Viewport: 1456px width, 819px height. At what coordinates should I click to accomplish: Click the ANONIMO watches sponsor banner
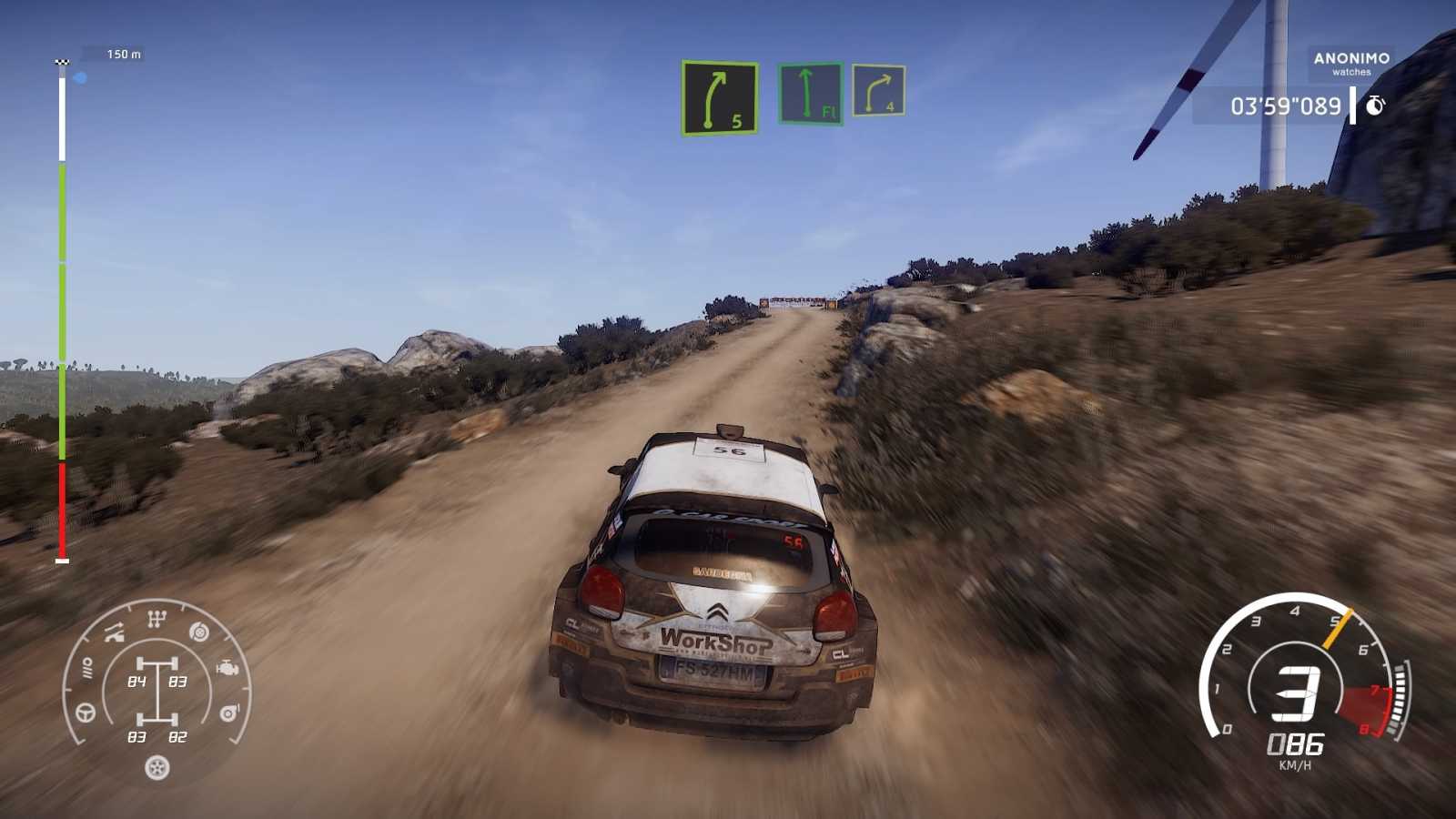click(1350, 64)
